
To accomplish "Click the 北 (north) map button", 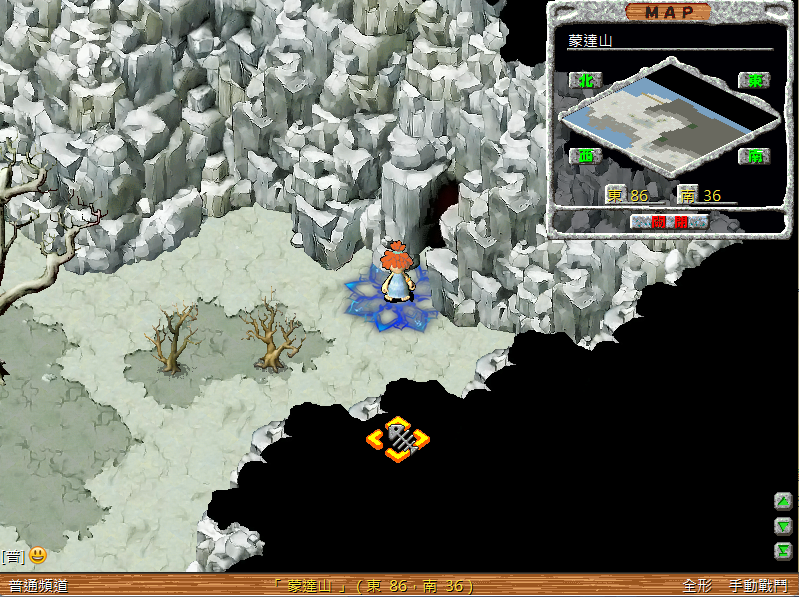I will tap(582, 80).
